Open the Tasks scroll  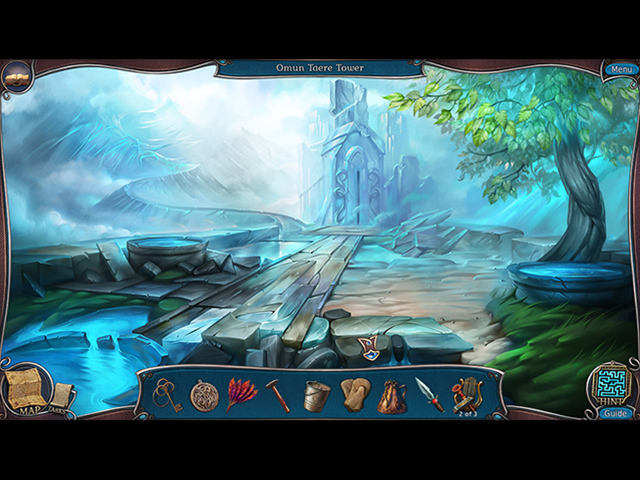coord(62,399)
